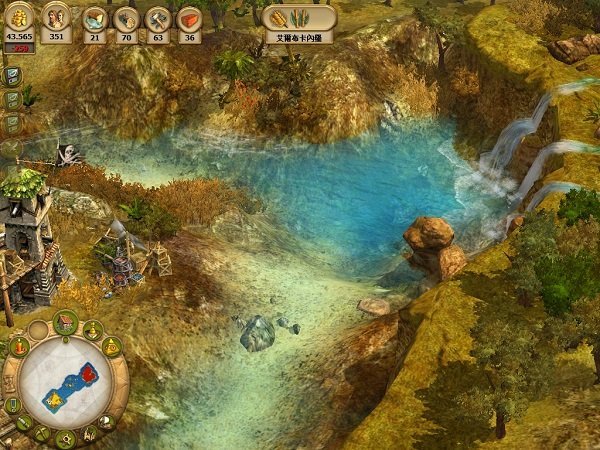Open the gold coins treasury display
600x450 pixels.
[18, 16]
